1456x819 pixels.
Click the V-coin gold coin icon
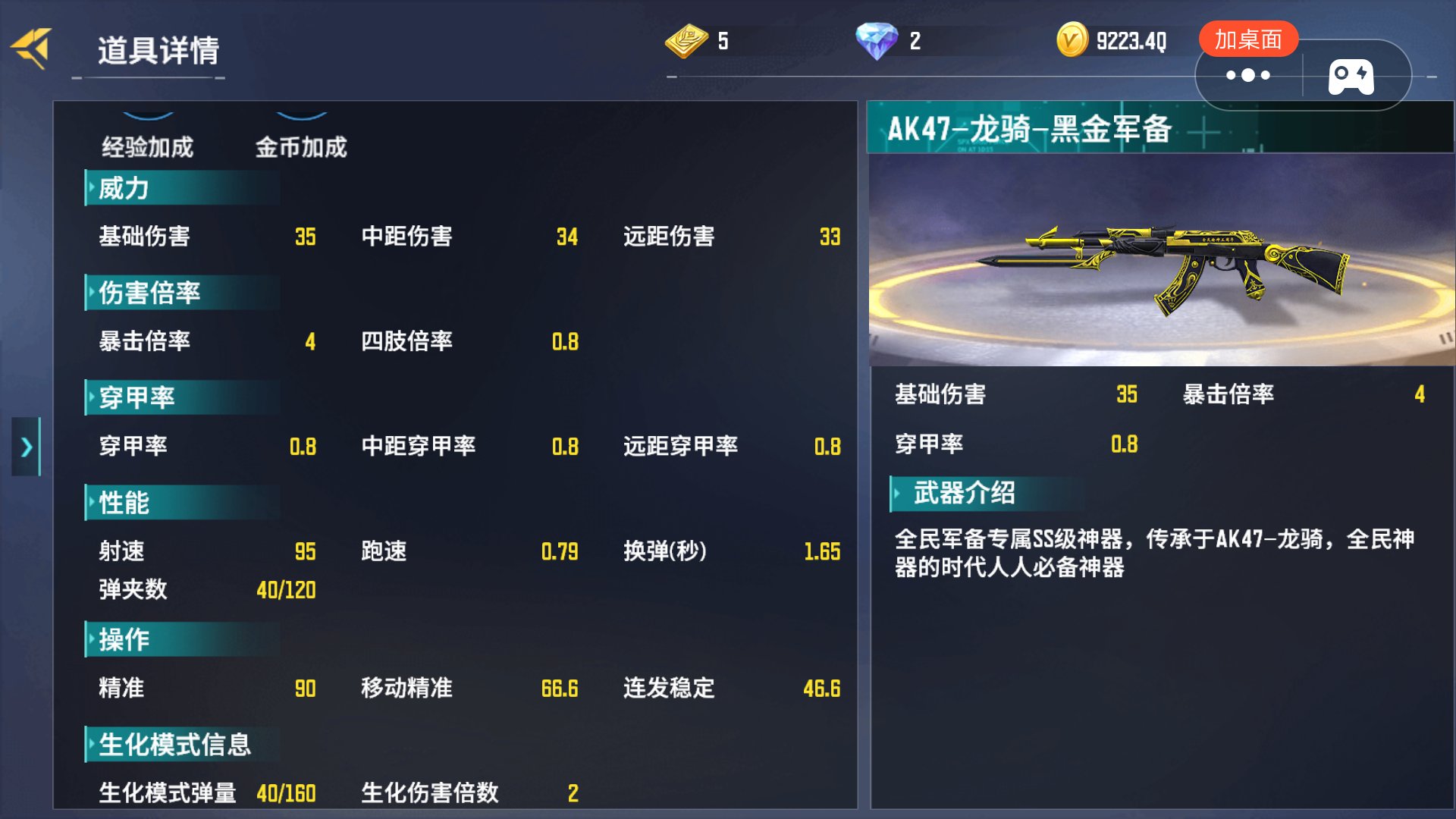pyautogui.click(x=1071, y=39)
